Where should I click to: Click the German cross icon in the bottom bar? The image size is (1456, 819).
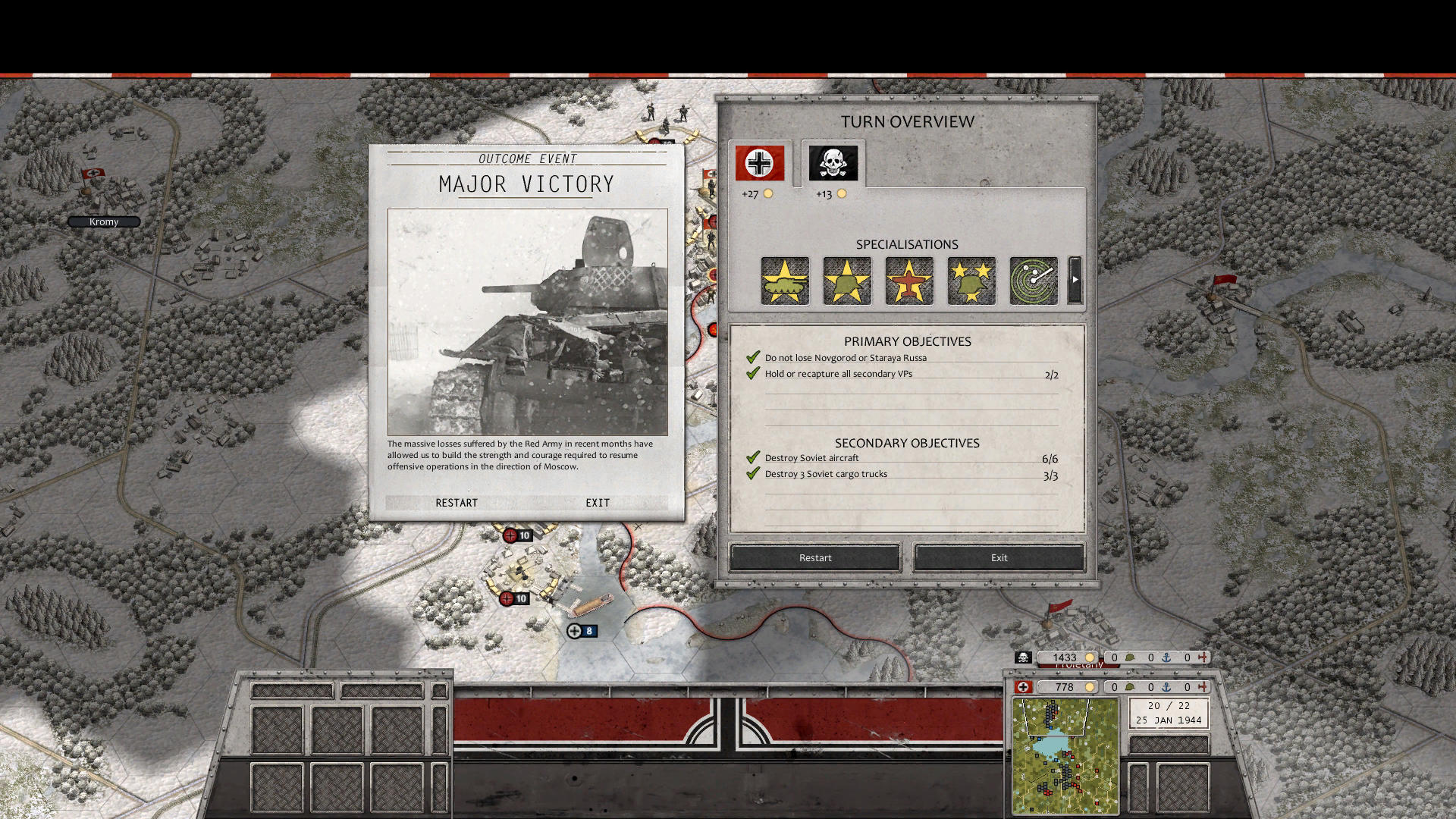pyautogui.click(x=1025, y=687)
